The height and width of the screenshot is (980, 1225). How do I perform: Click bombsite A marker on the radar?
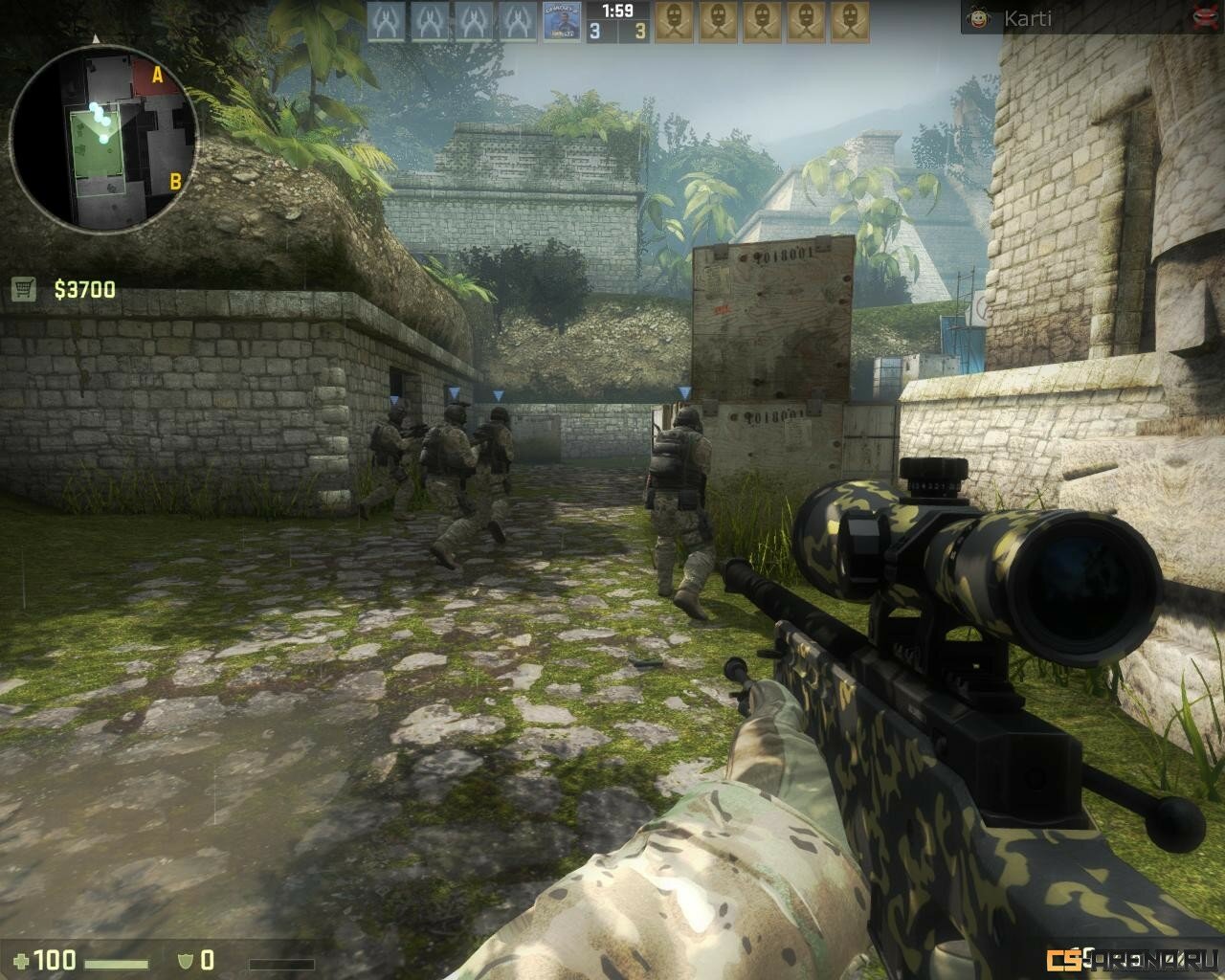[156, 72]
